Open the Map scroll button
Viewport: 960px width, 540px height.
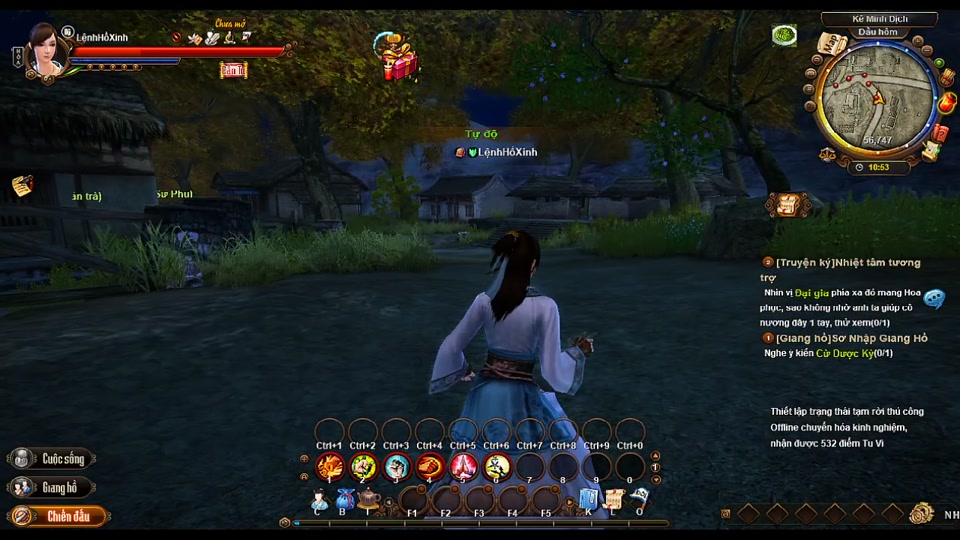pos(831,43)
